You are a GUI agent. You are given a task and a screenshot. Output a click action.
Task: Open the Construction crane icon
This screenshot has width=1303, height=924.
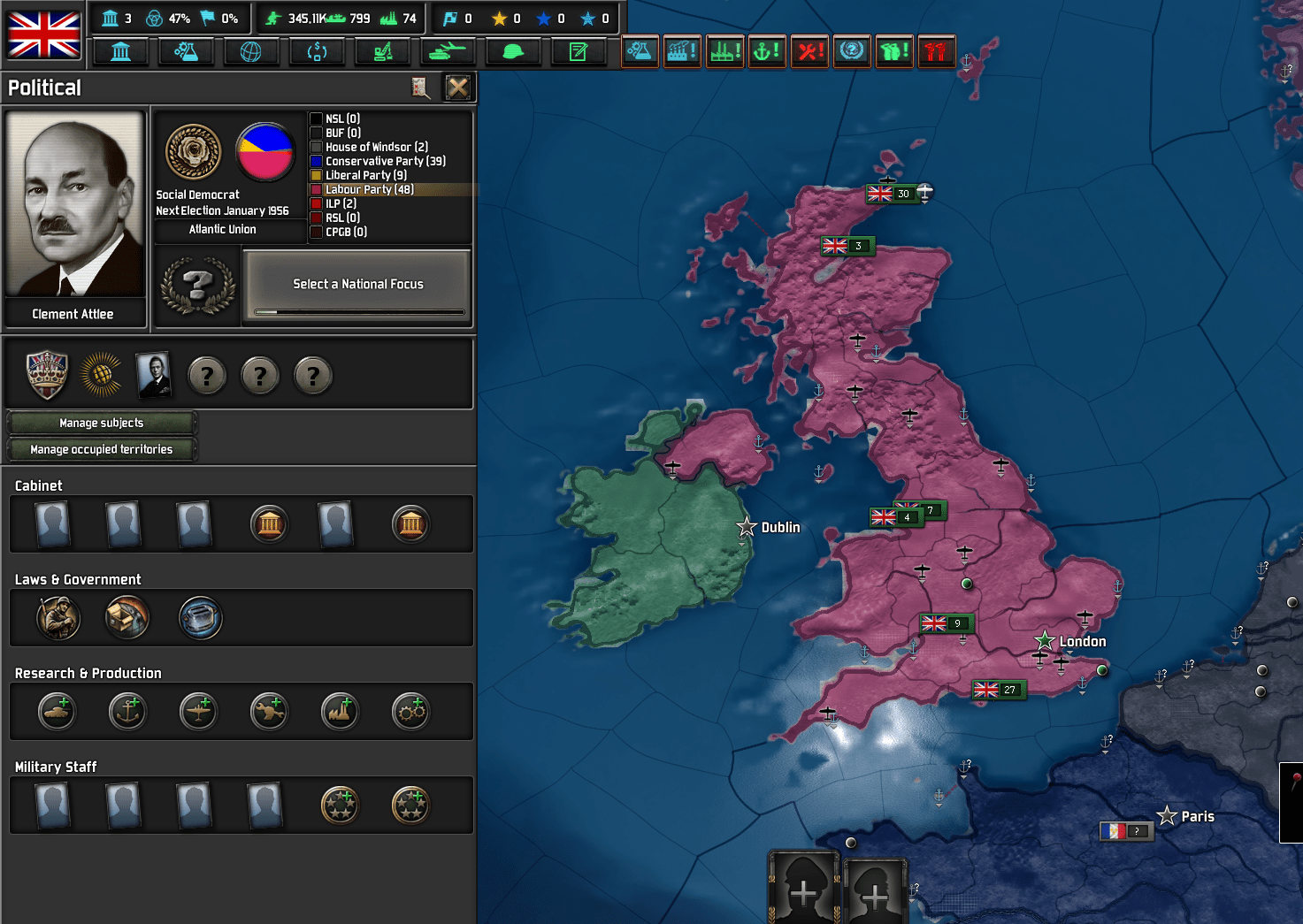click(x=383, y=51)
